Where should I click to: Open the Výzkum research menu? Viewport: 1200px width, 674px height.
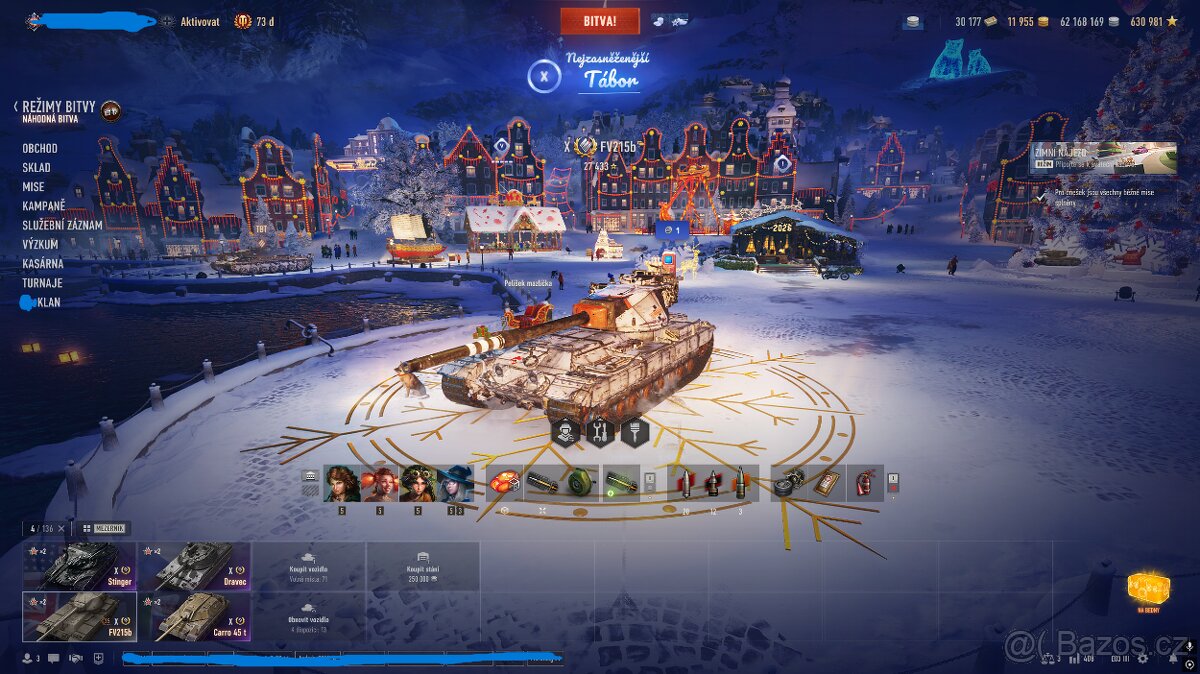click(40, 244)
